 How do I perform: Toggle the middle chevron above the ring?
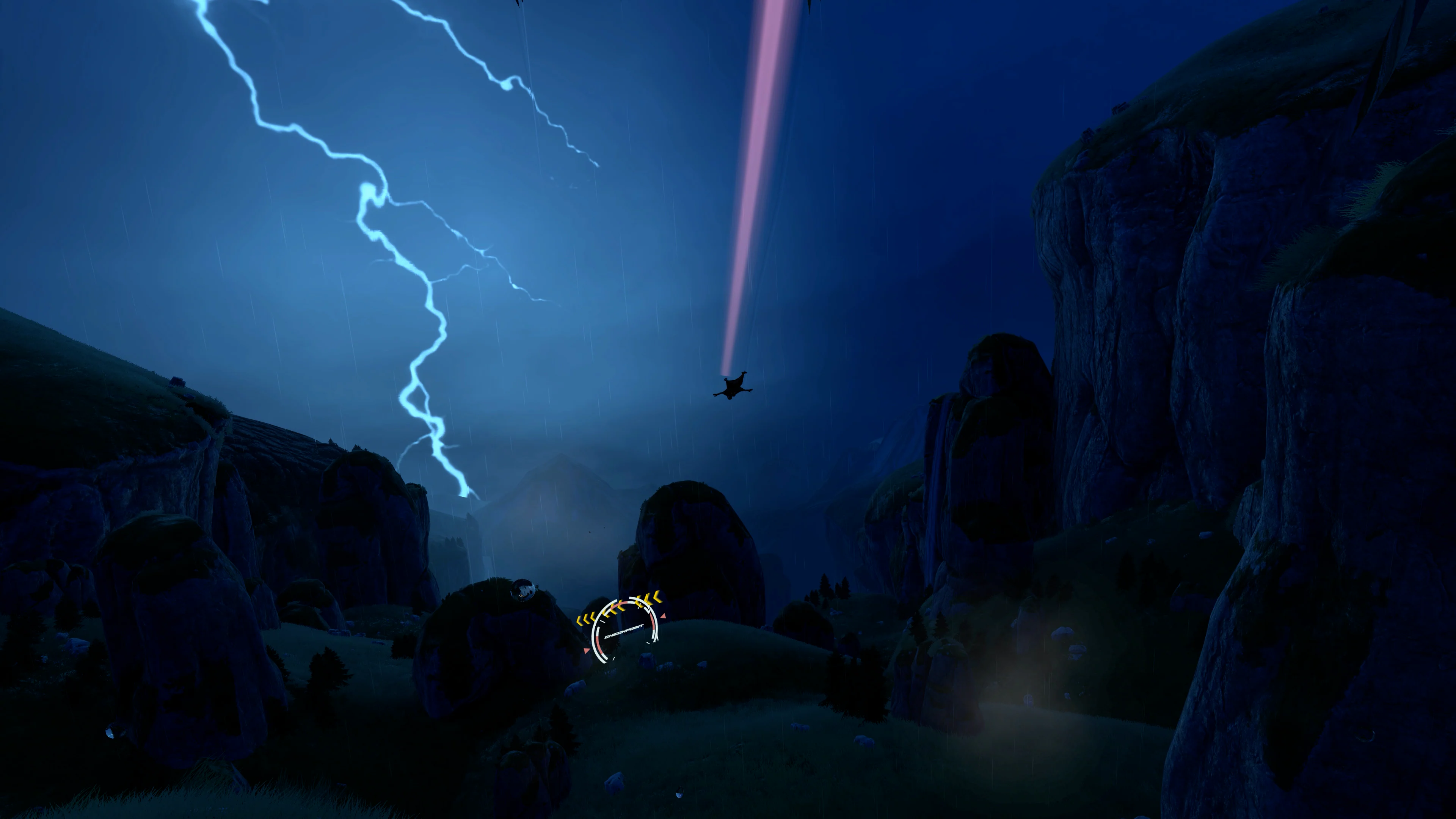point(614,609)
